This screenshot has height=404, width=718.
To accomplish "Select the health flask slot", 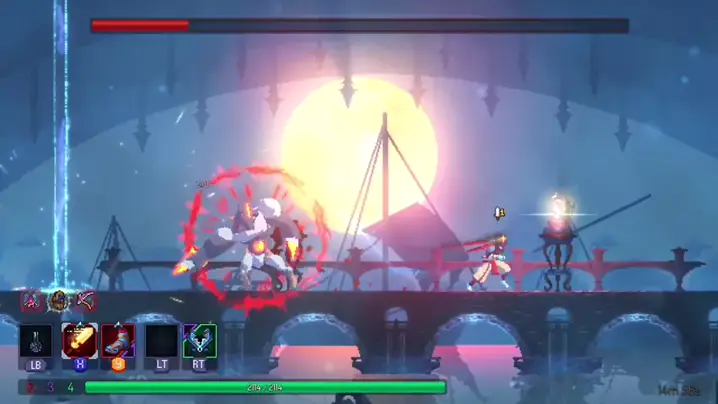I will click(36, 341).
